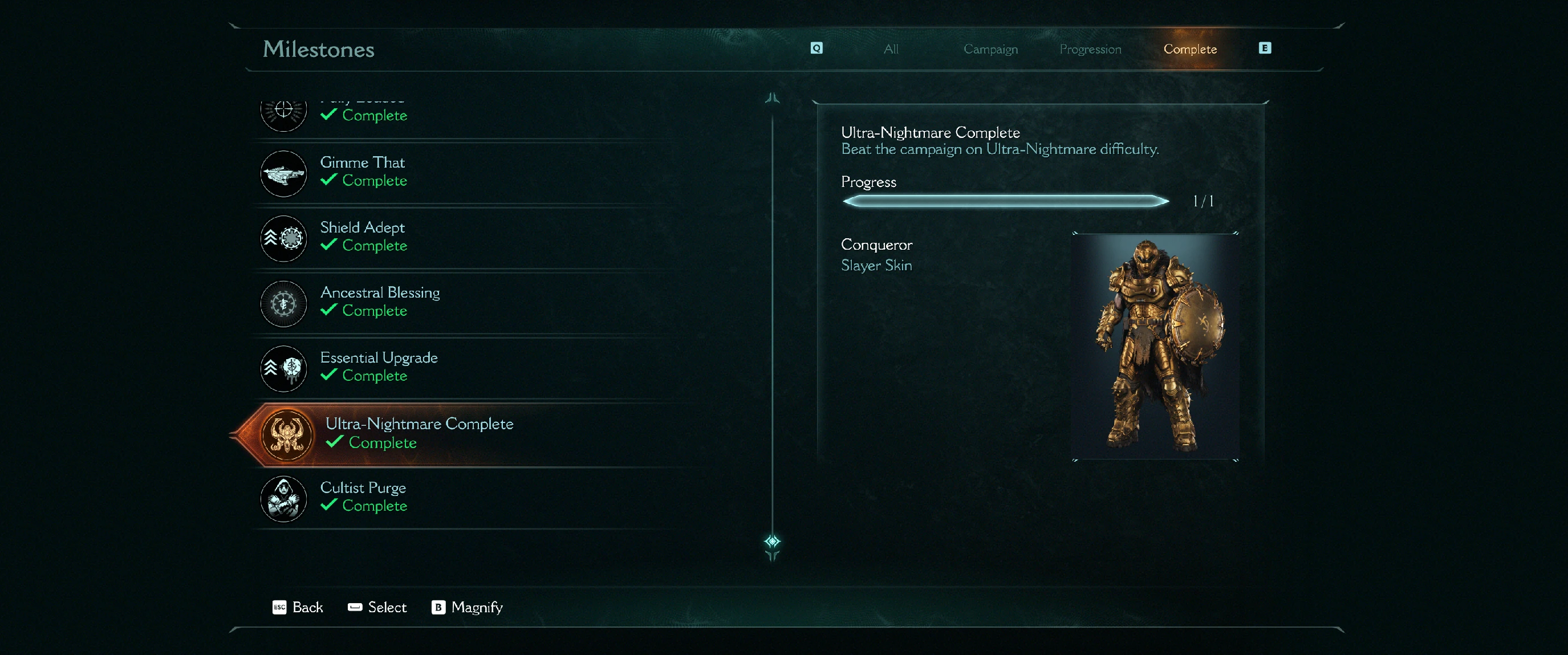The width and height of the screenshot is (1568, 655).
Task: Click the checkmark next to Shield Adept
Action: coord(328,245)
